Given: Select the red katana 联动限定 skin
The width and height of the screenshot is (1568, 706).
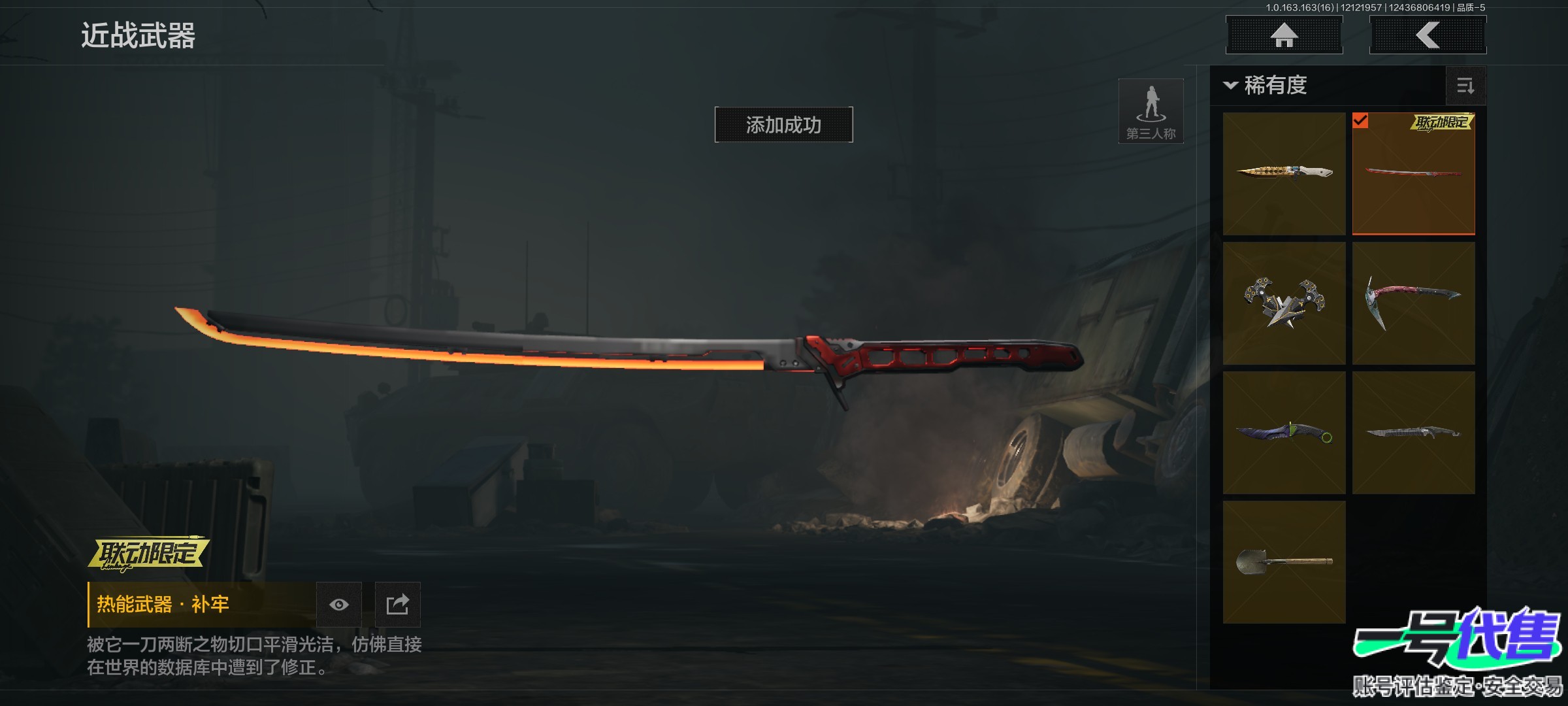Looking at the screenshot, I should click(1413, 173).
